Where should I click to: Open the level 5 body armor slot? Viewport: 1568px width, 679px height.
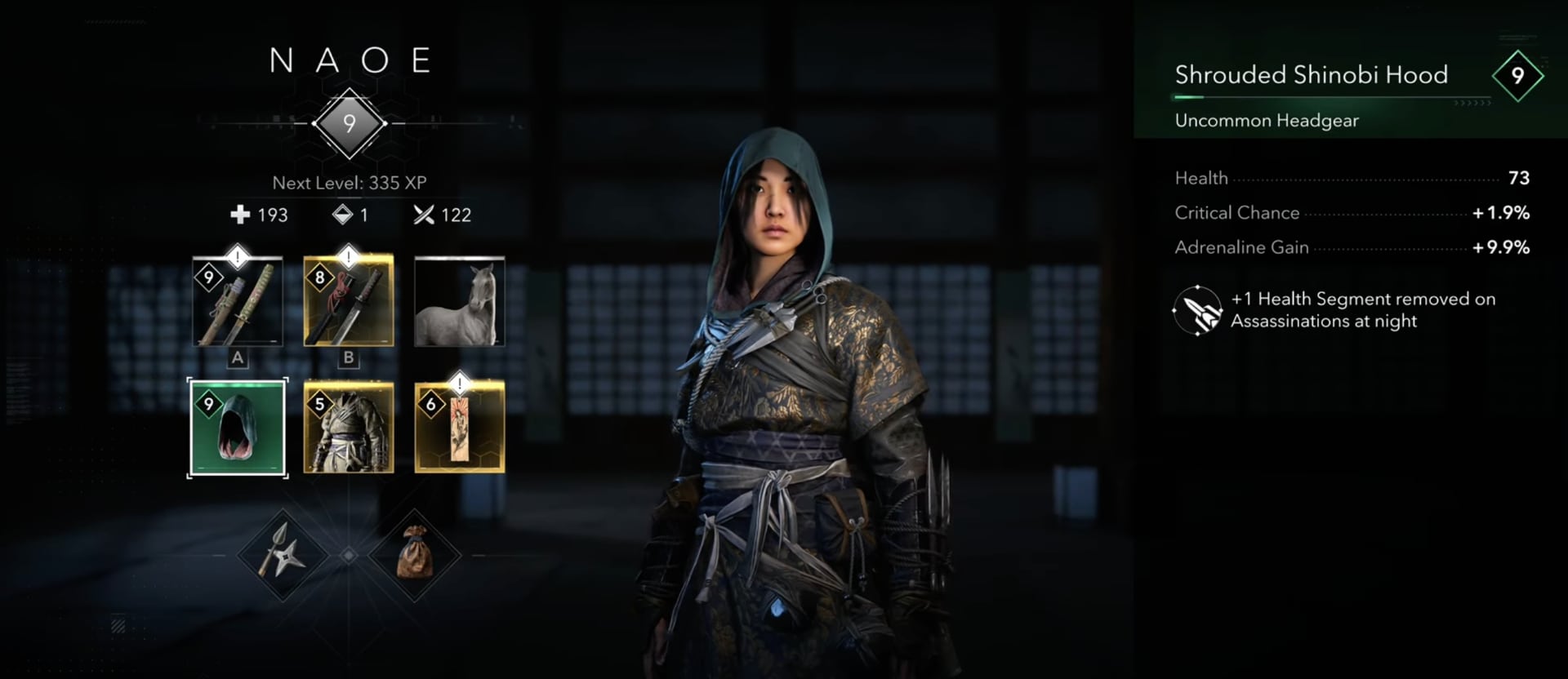click(x=349, y=428)
